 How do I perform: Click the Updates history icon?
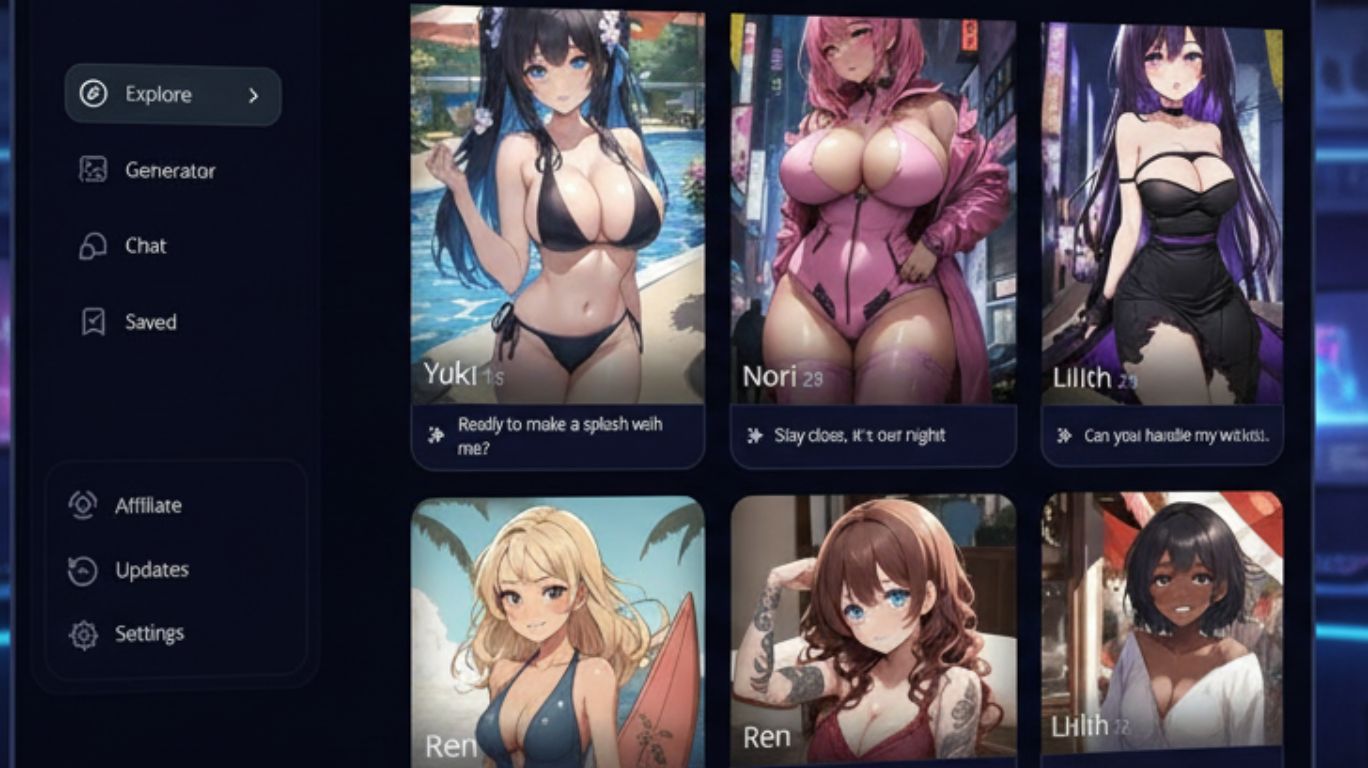point(93,569)
